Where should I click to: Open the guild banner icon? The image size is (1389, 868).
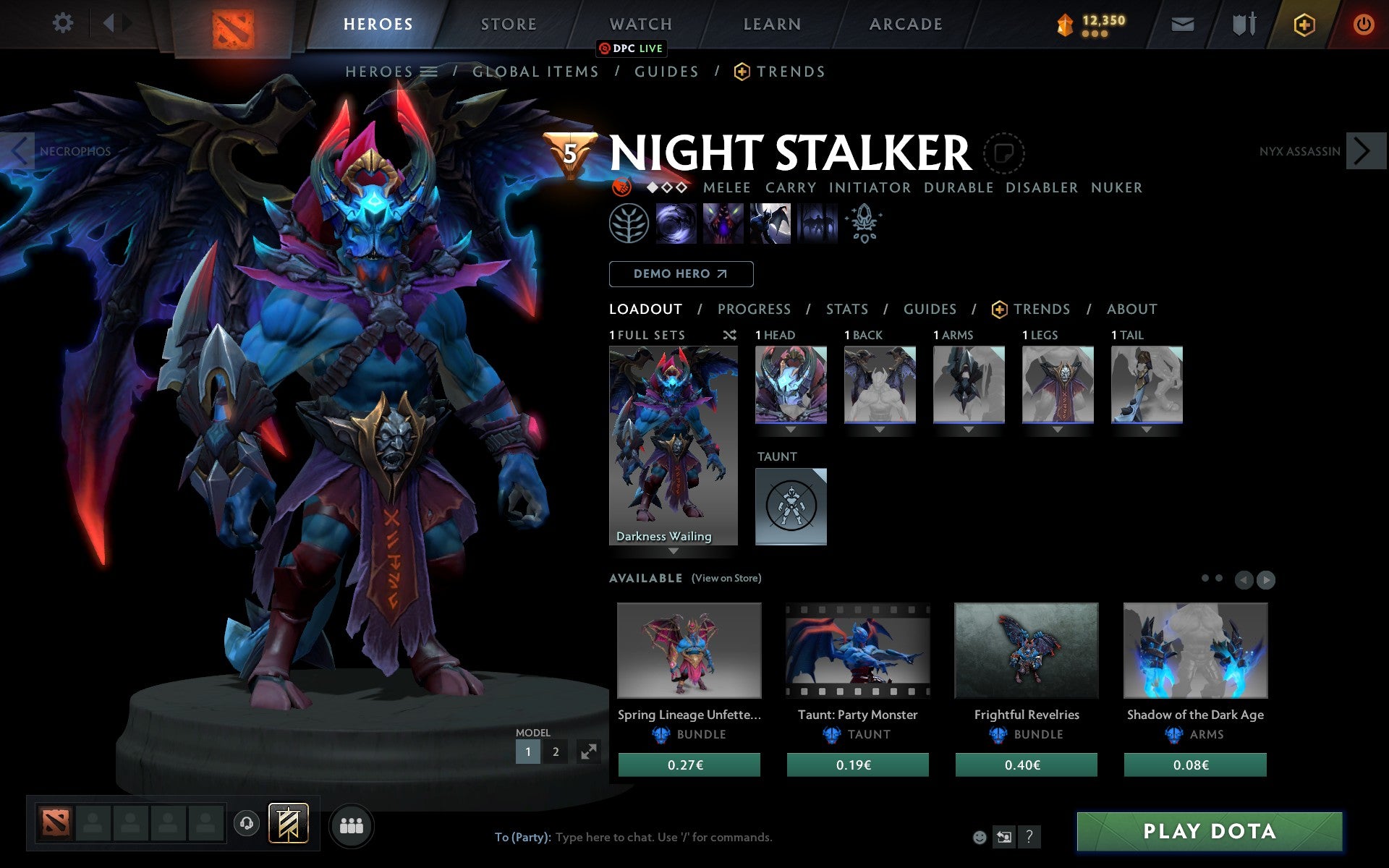(x=288, y=823)
